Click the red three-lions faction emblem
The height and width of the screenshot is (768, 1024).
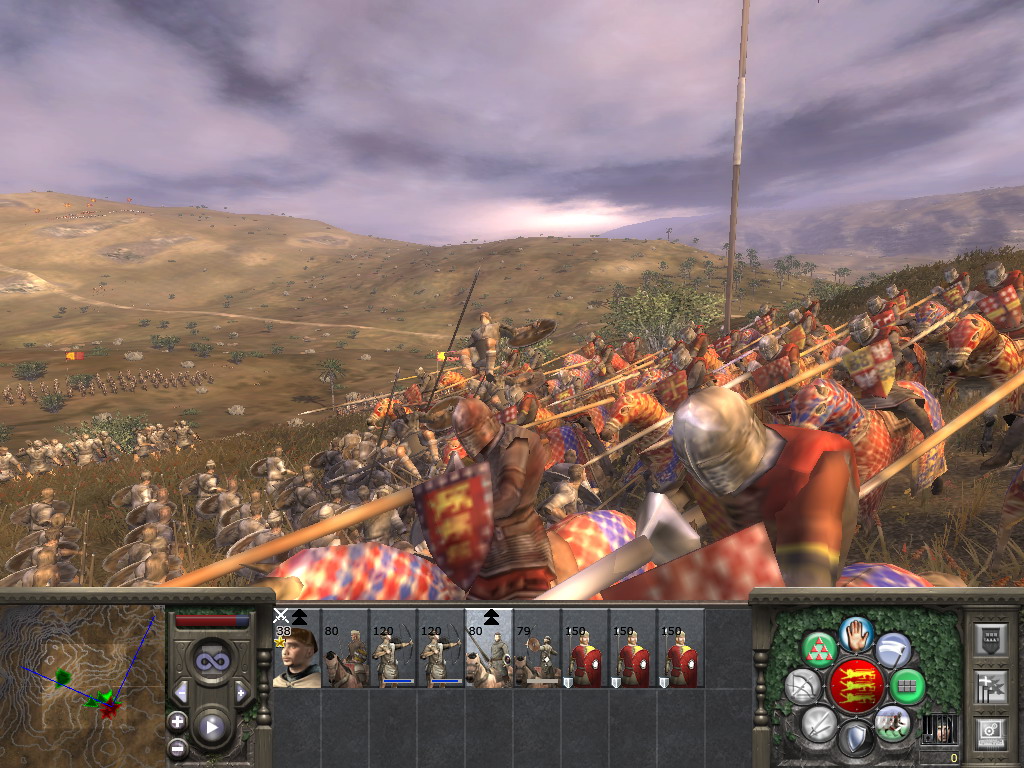coord(856,686)
